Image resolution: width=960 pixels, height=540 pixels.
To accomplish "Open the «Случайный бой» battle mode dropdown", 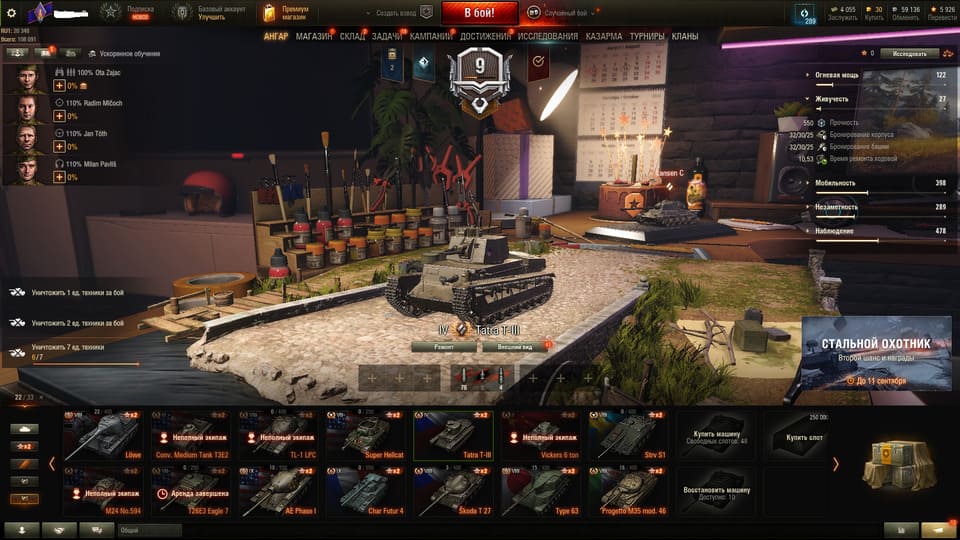I will [570, 14].
